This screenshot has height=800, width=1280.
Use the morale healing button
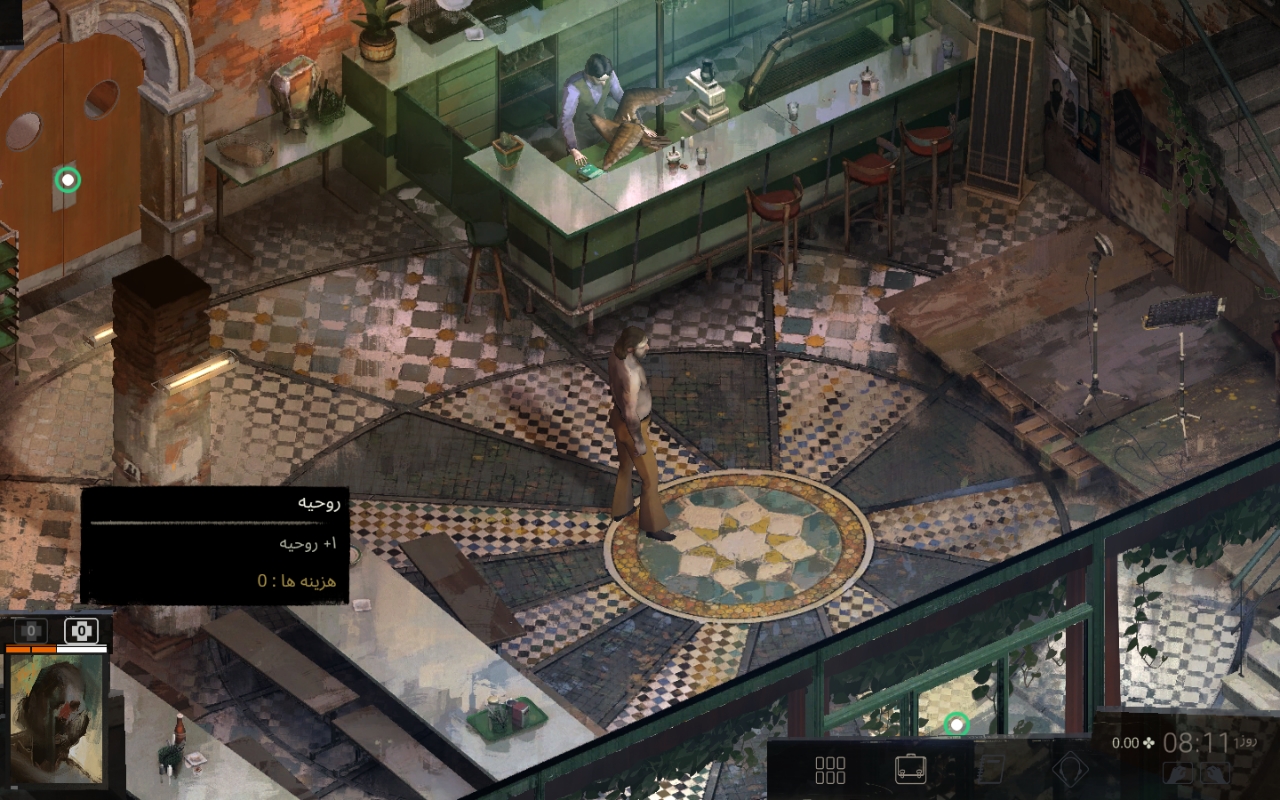coord(80,631)
